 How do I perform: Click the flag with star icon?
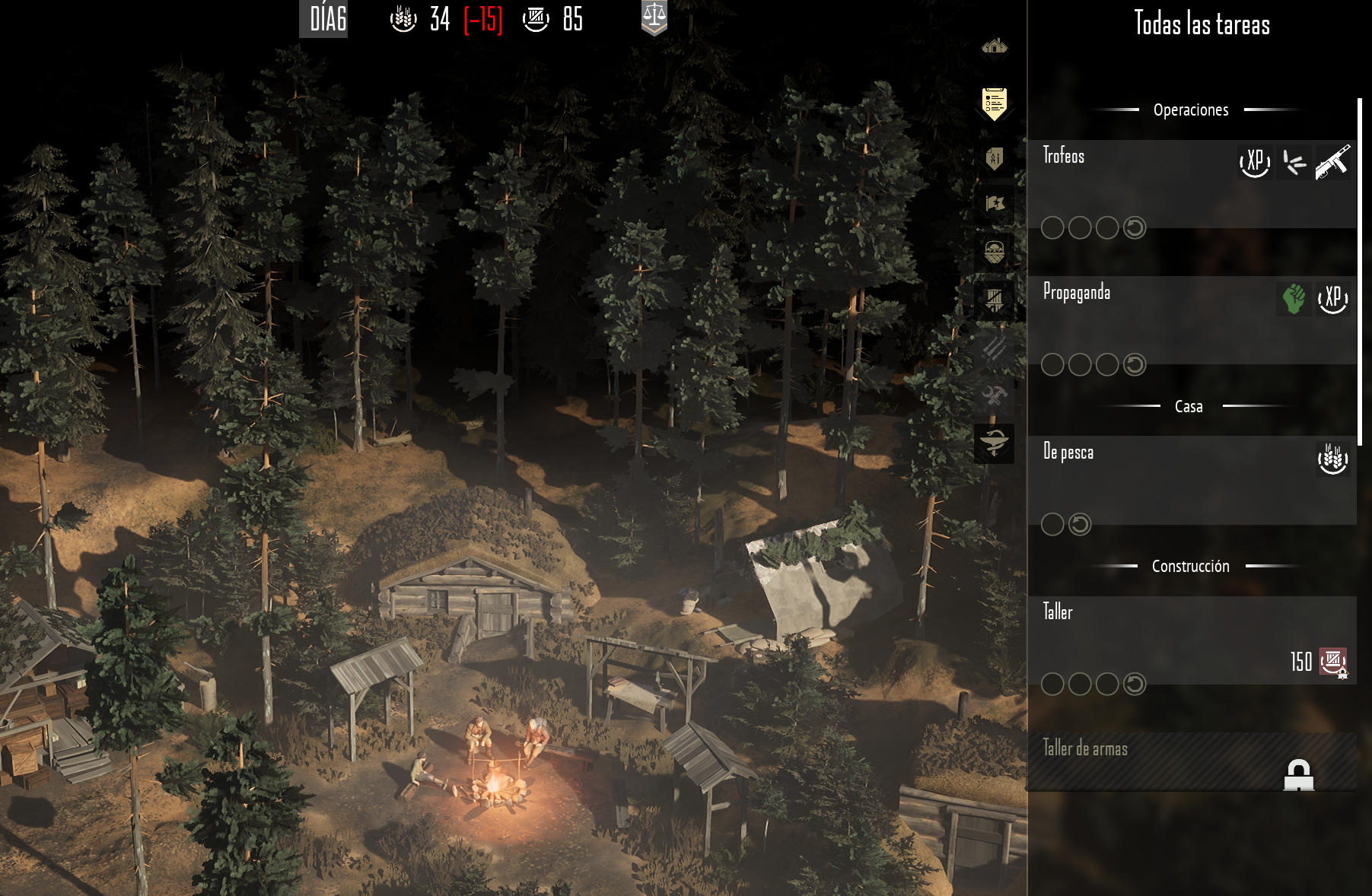(994, 204)
